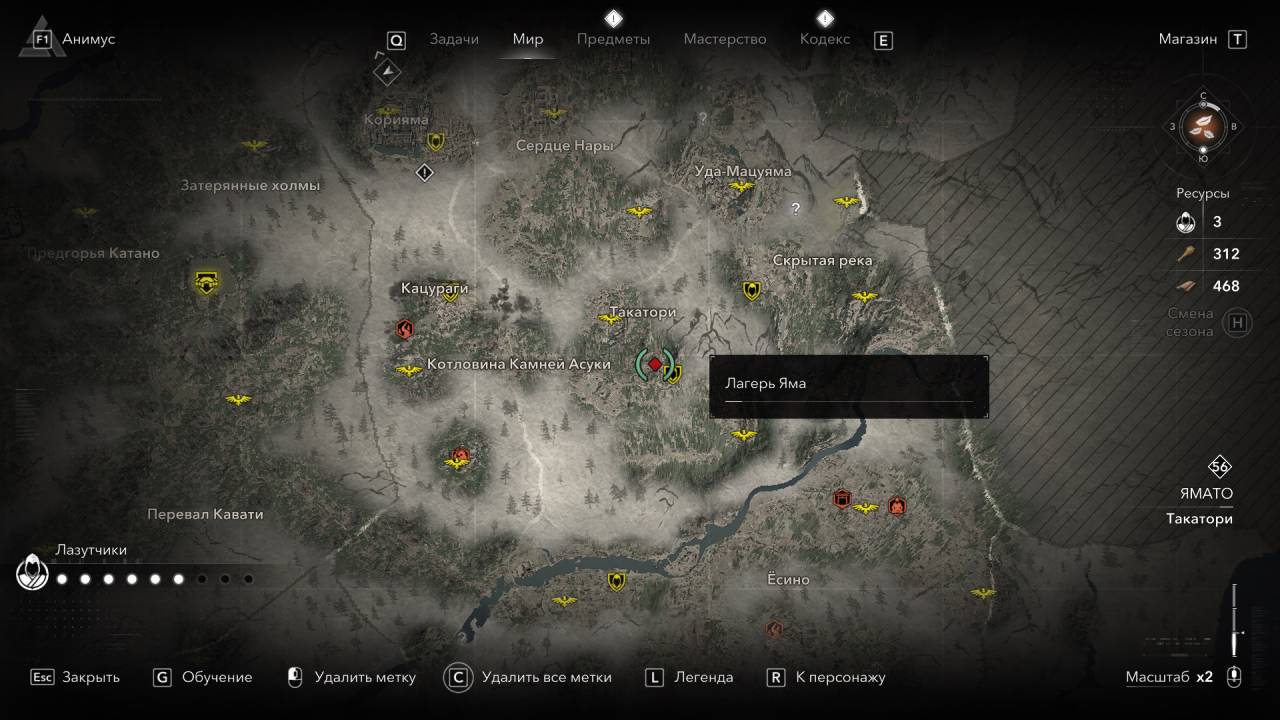The width and height of the screenshot is (1280, 720).
Task: Select the Мастерство tab
Action: click(x=725, y=39)
